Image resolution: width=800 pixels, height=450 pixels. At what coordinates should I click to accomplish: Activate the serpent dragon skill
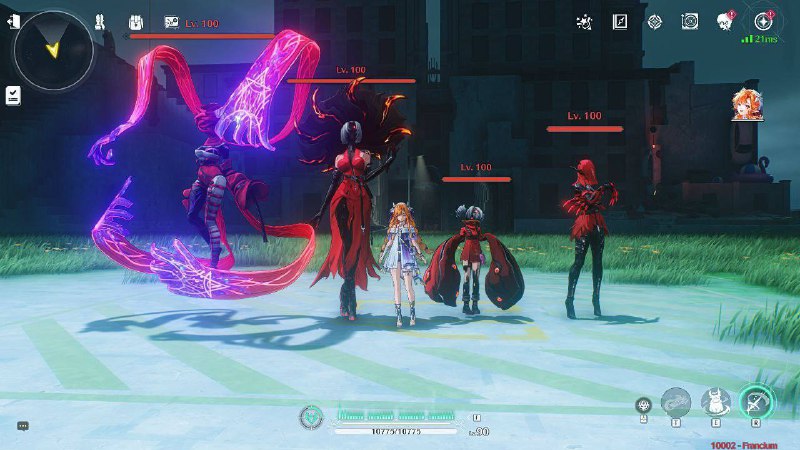tap(676, 402)
